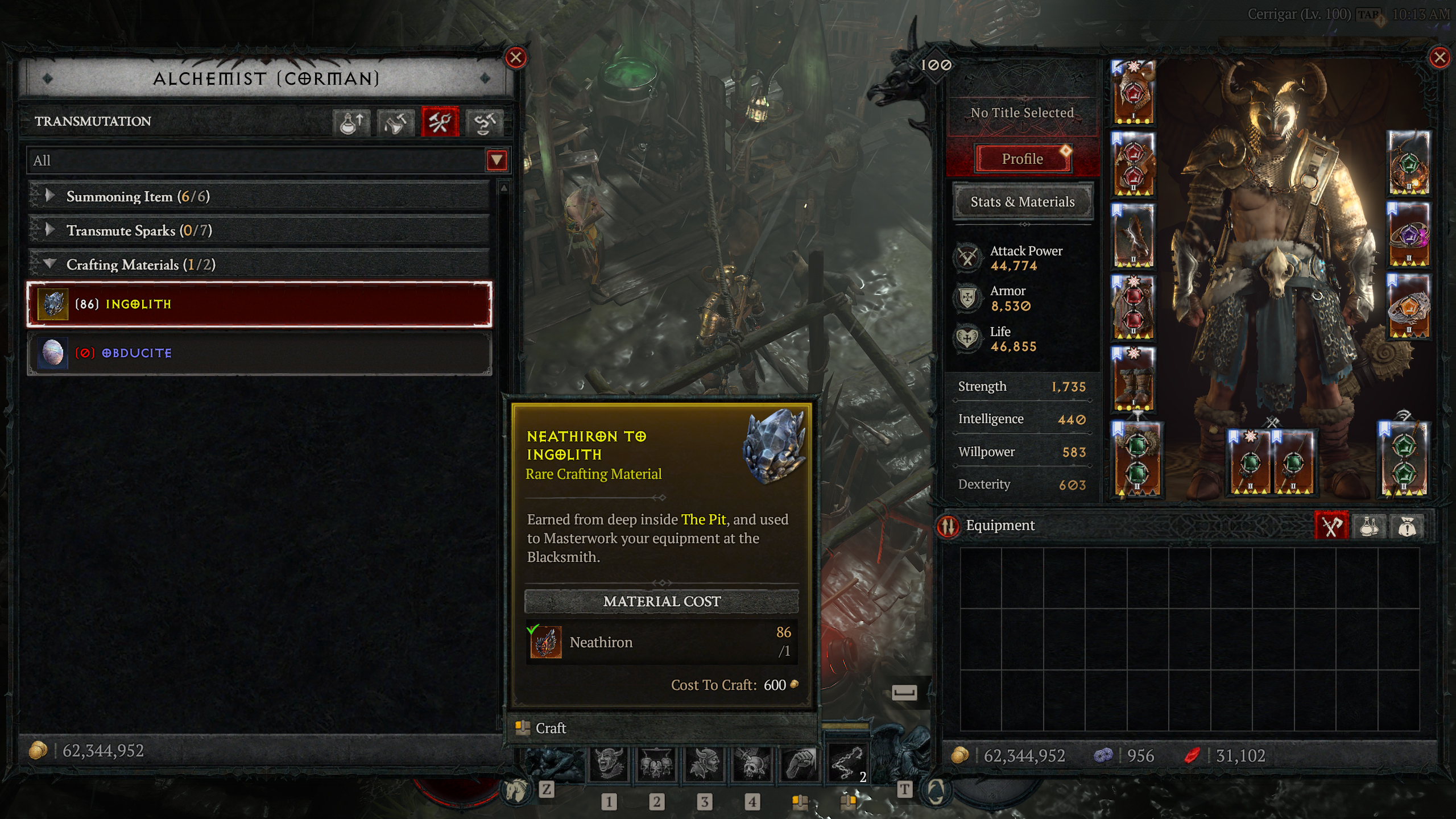1456x819 pixels.
Task: Switch to the potion upgrade tab
Action: click(351, 122)
